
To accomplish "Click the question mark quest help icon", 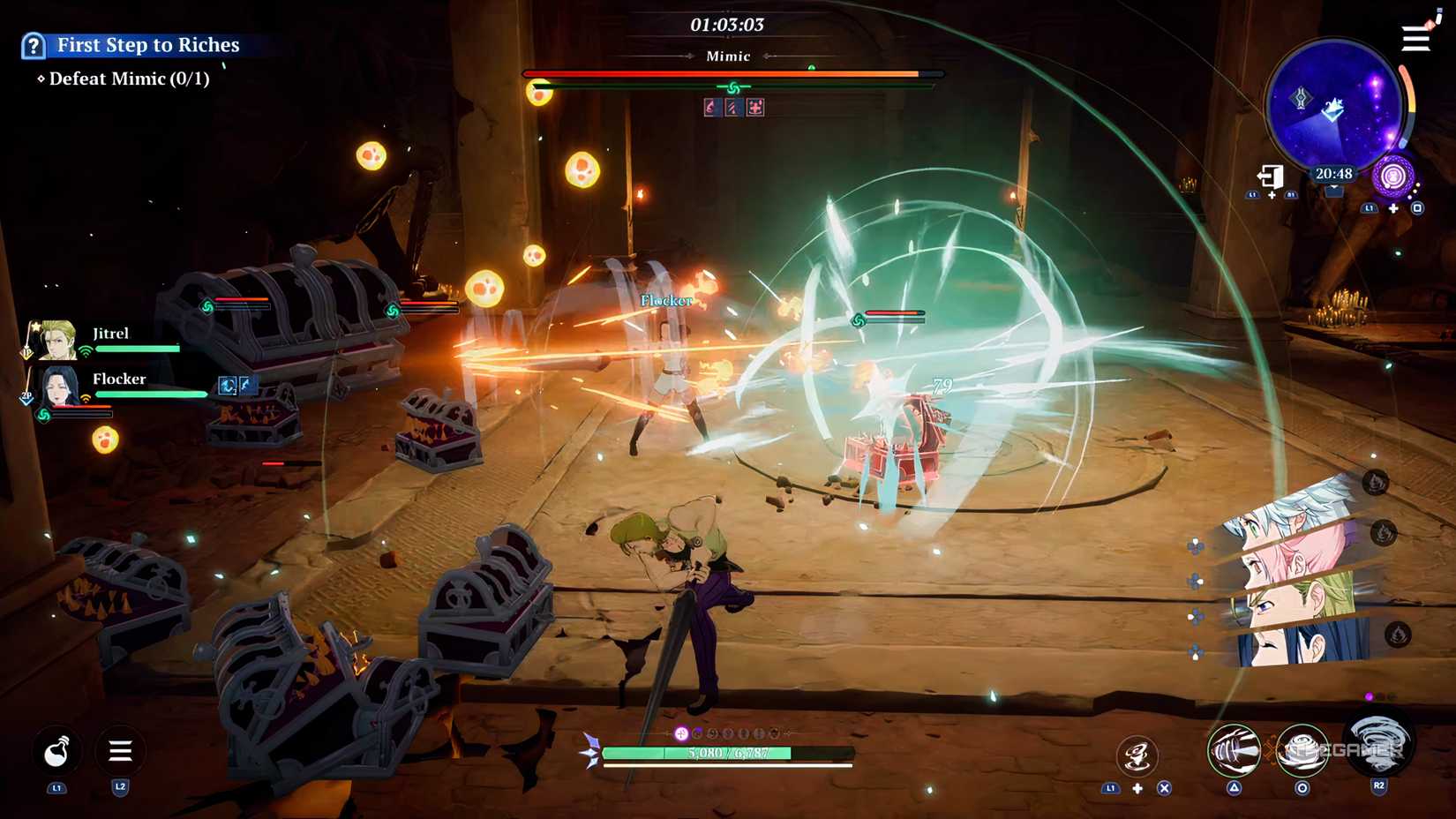I will pyautogui.click(x=34, y=45).
